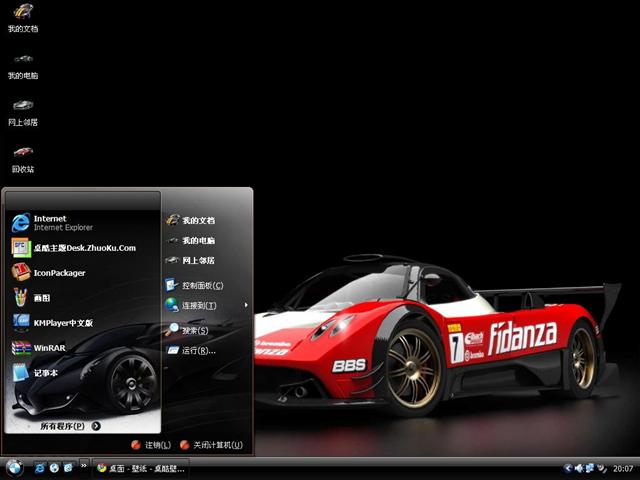Open 记事本 notepad
This screenshot has width=640, height=480.
[x=45, y=373]
